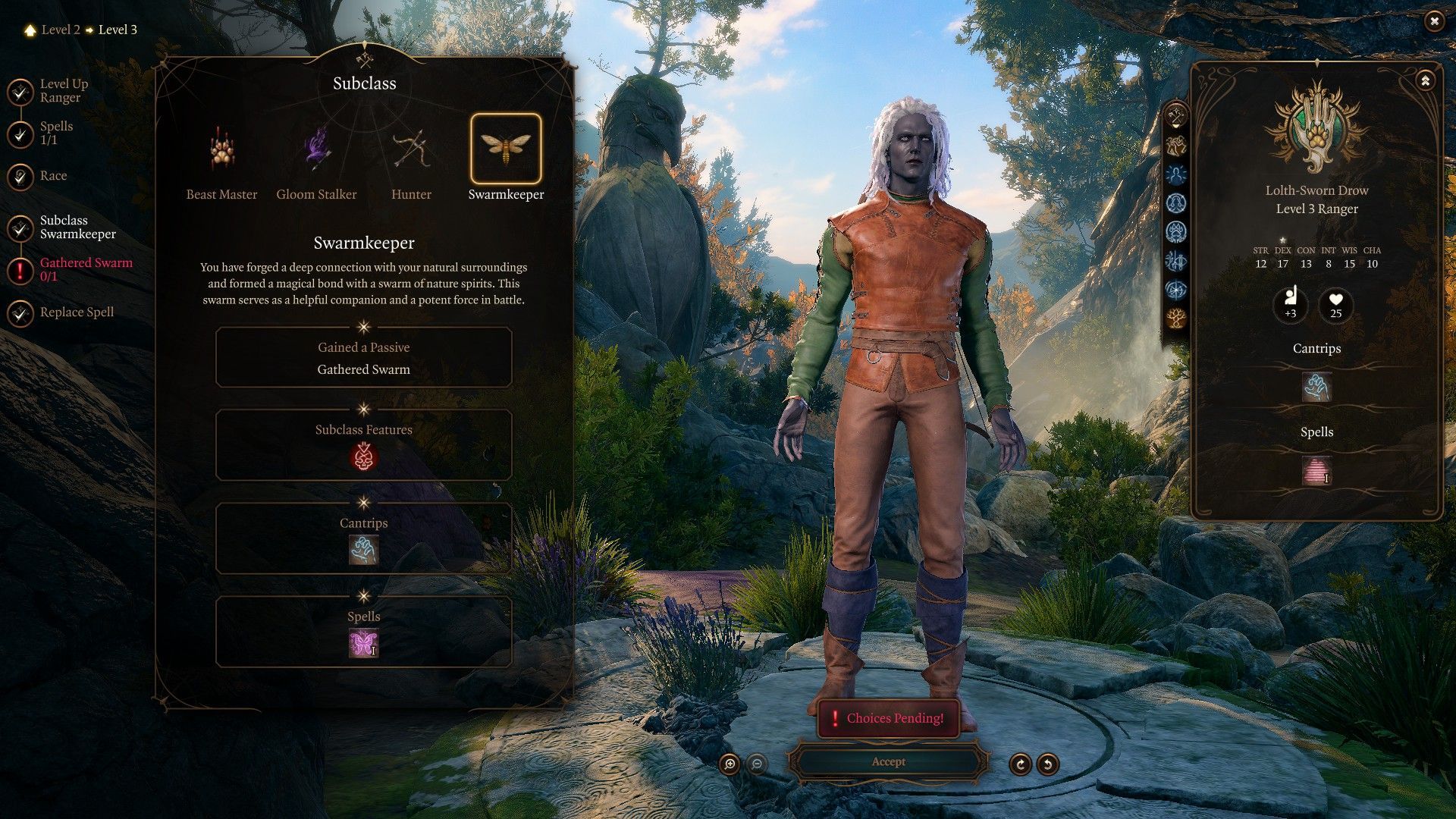
Task: View the hand cantrip in Subclass panel
Action: pos(363,551)
